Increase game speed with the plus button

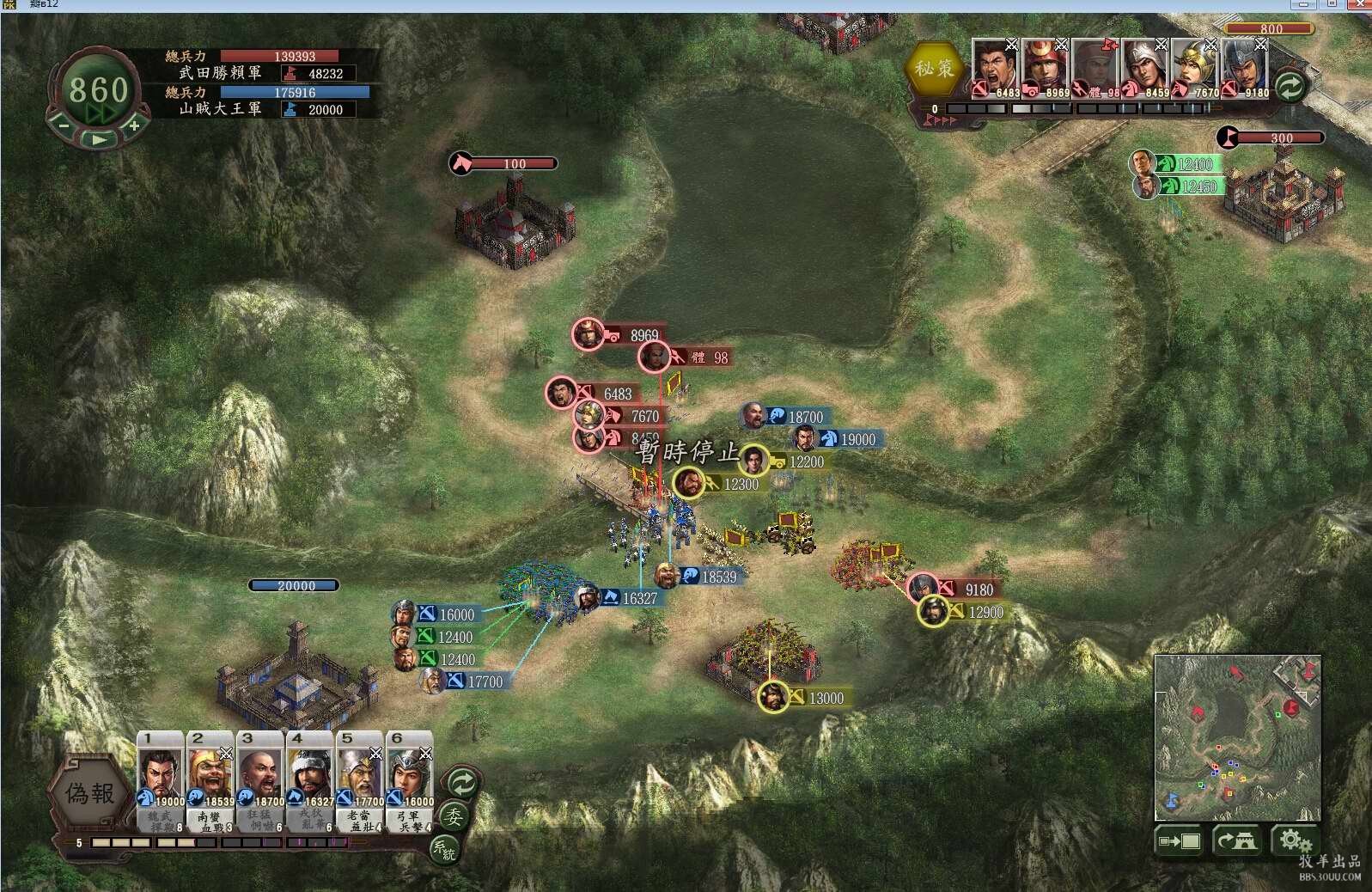tap(135, 125)
